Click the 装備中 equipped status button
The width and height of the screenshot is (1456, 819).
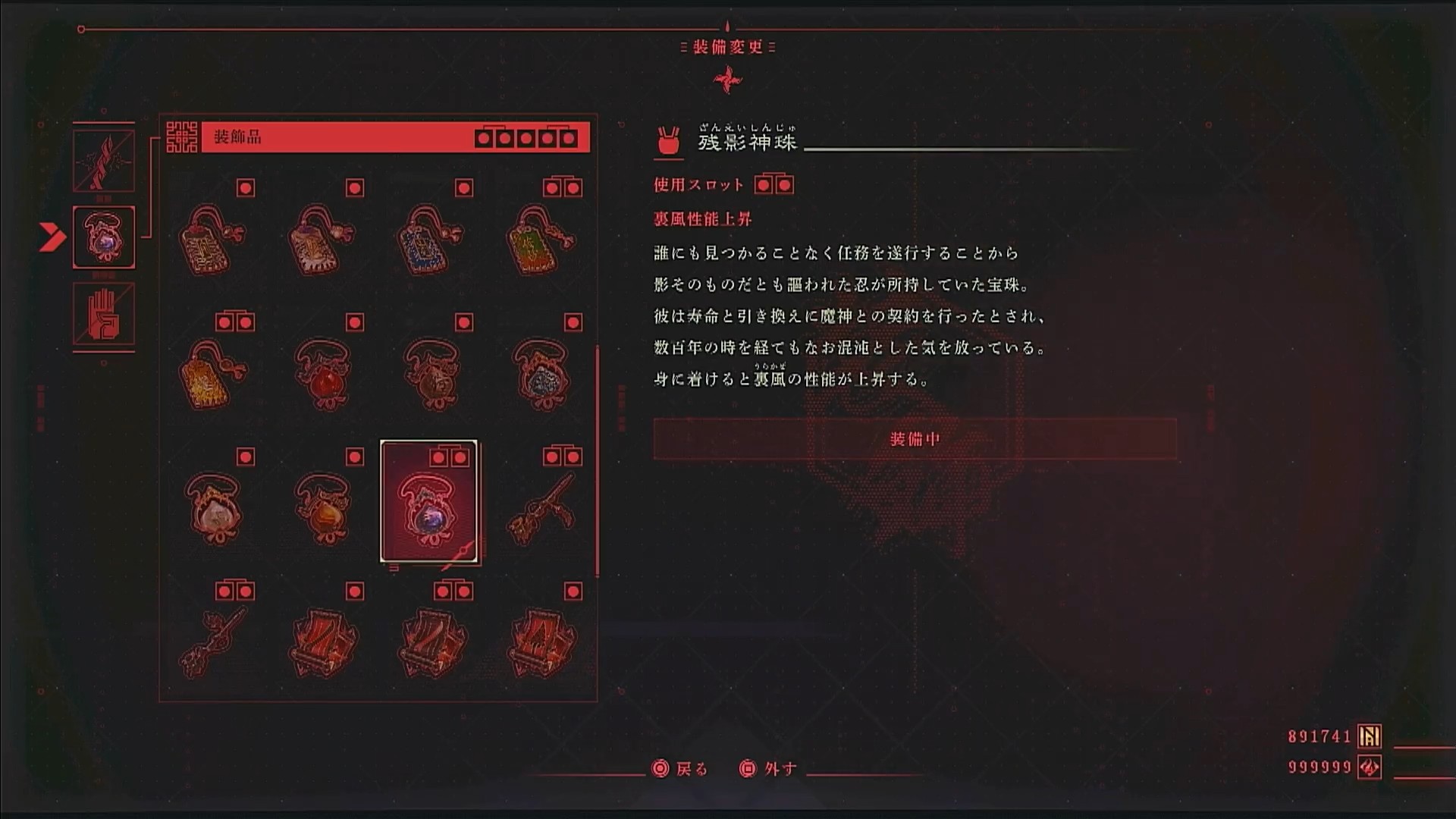(x=915, y=439)
